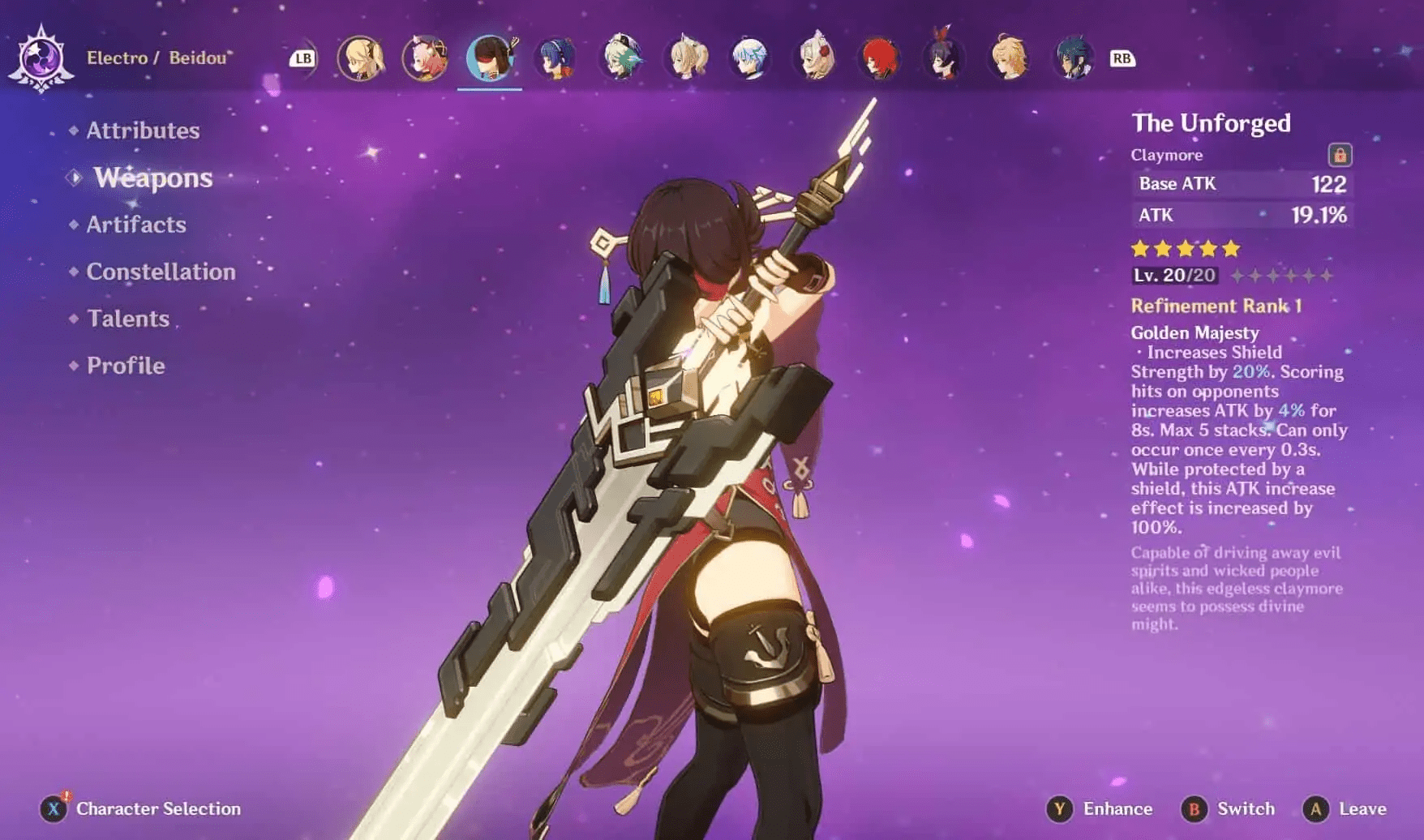Open the Attributes section

143,131
